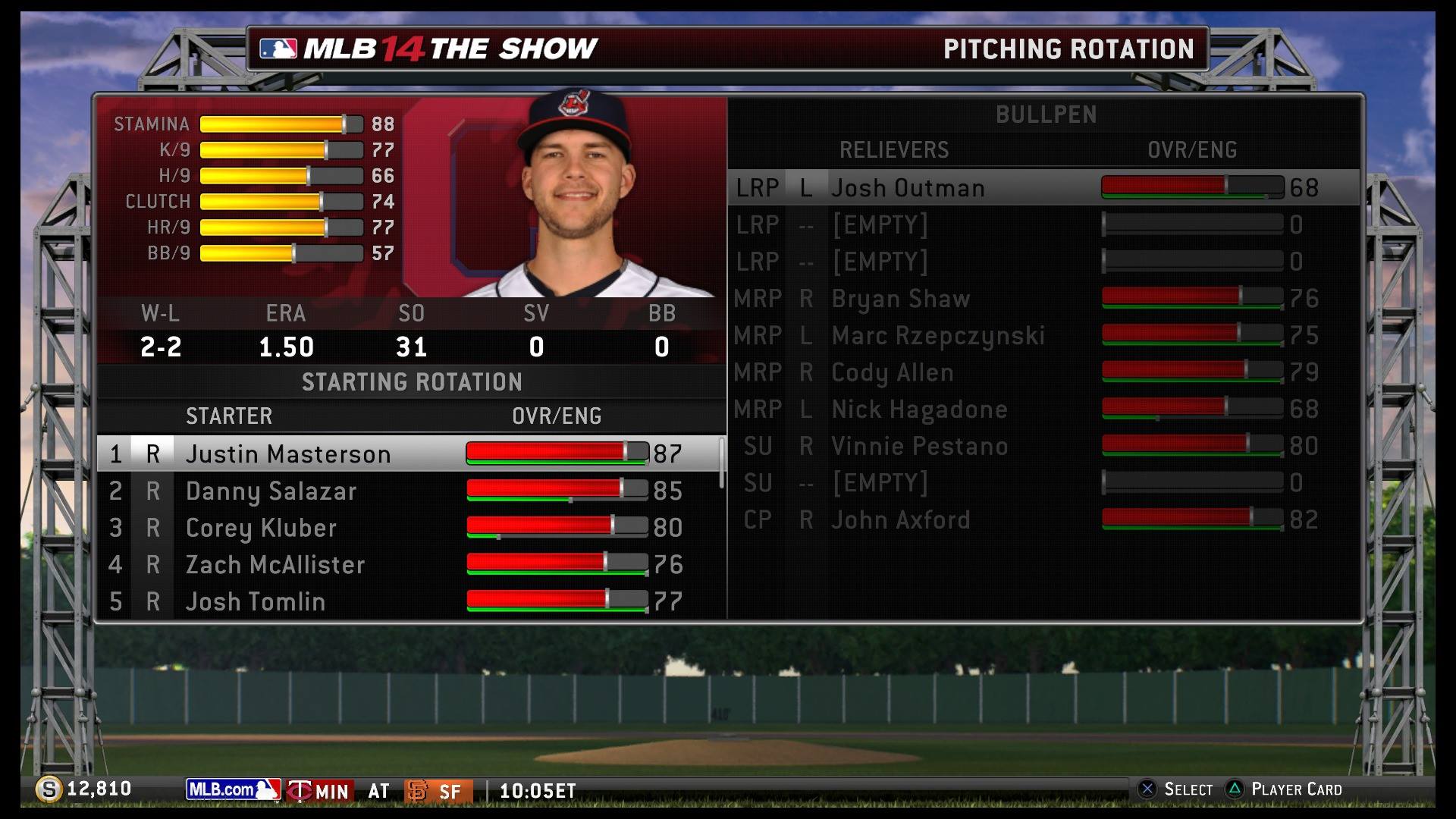
Task: Choose fifth starter Josh Tomlin
Action: [x=256, y=601]
